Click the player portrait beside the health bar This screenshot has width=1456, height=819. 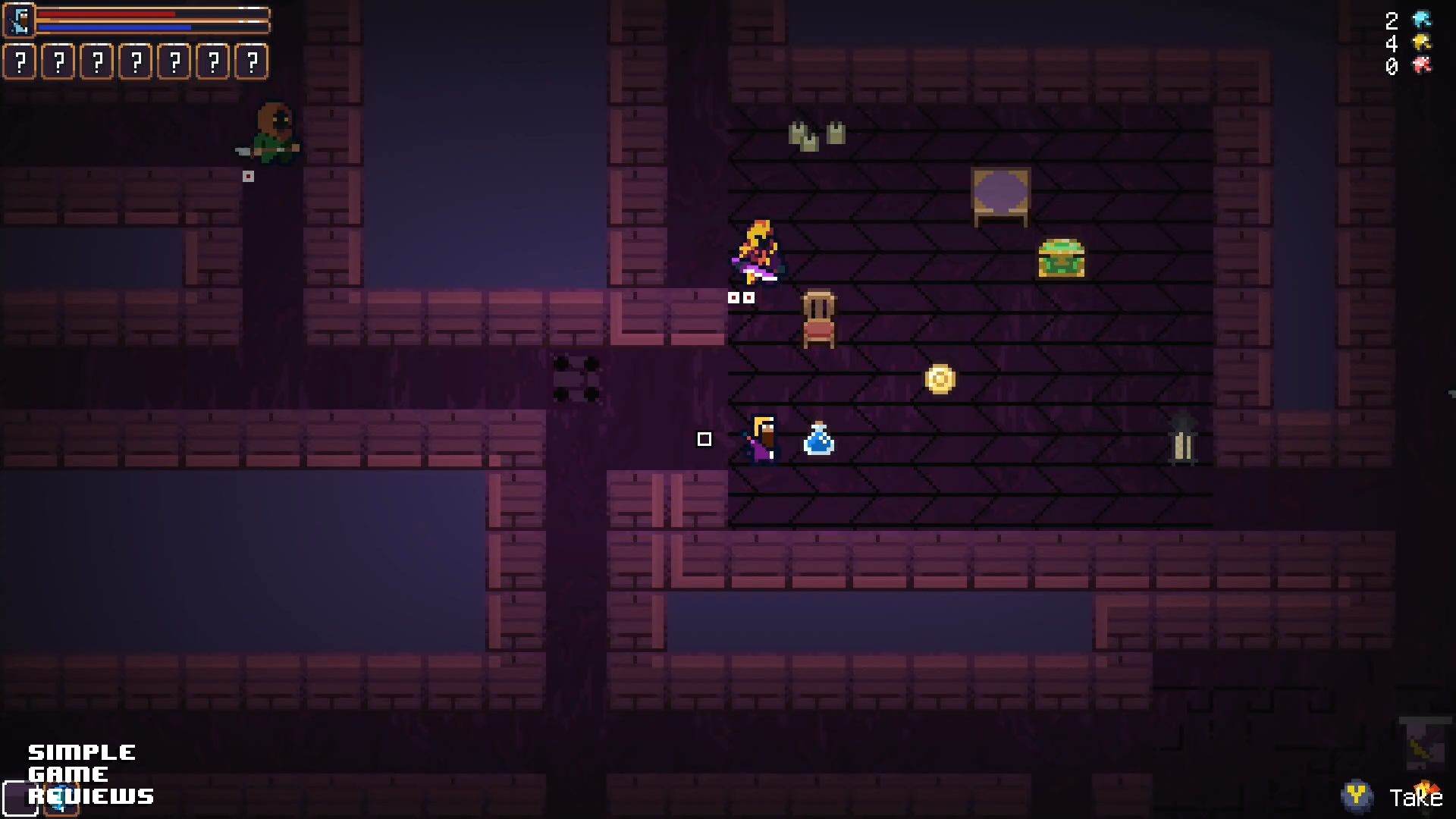(20, 20)
